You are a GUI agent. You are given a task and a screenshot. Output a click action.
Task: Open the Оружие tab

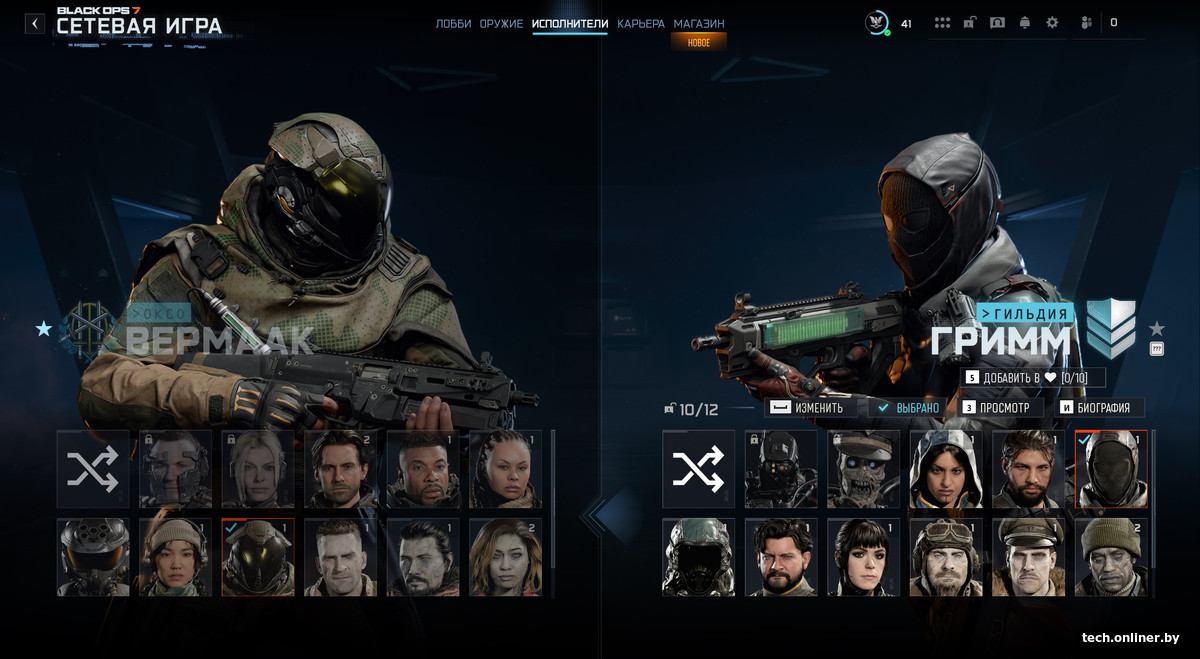click(x=501, y=23)
